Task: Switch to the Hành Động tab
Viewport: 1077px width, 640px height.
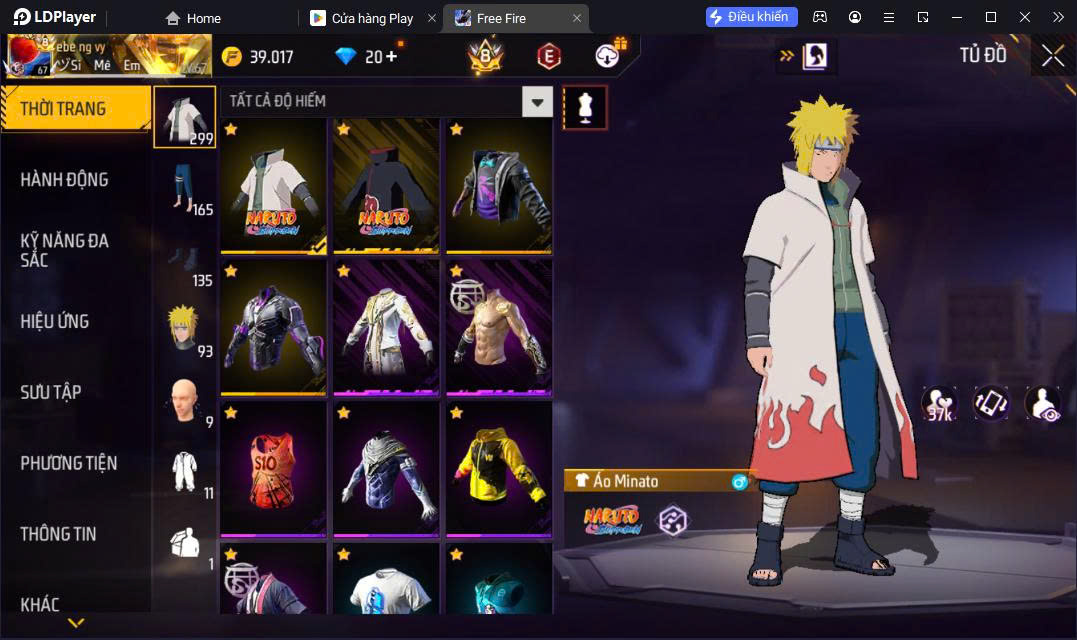Action: coord(65,180)
